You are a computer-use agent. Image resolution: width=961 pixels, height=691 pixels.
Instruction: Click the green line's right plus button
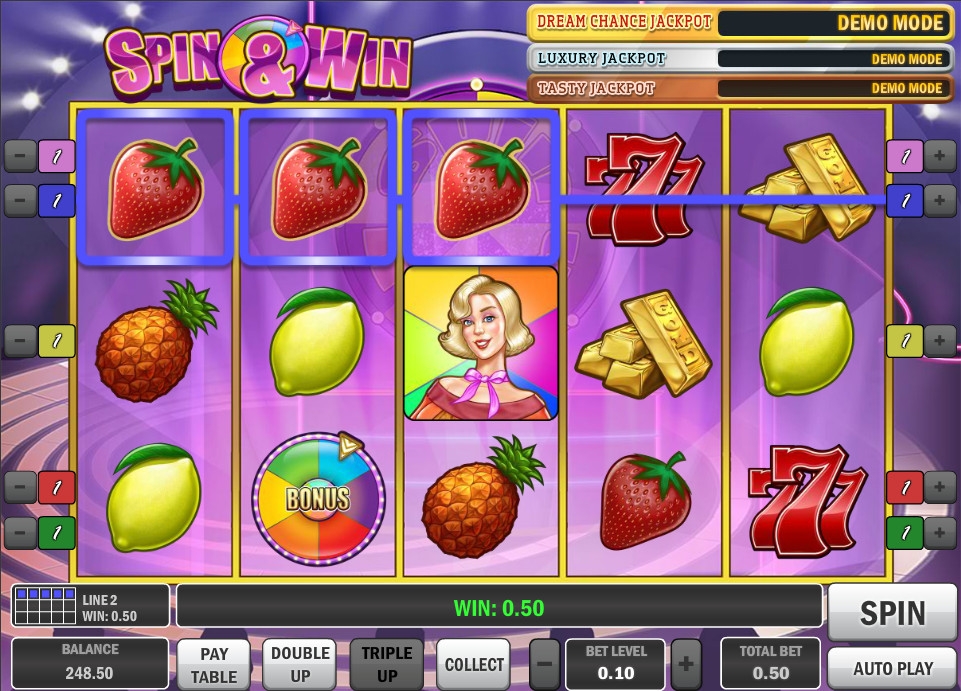click(x=940, y=532)
